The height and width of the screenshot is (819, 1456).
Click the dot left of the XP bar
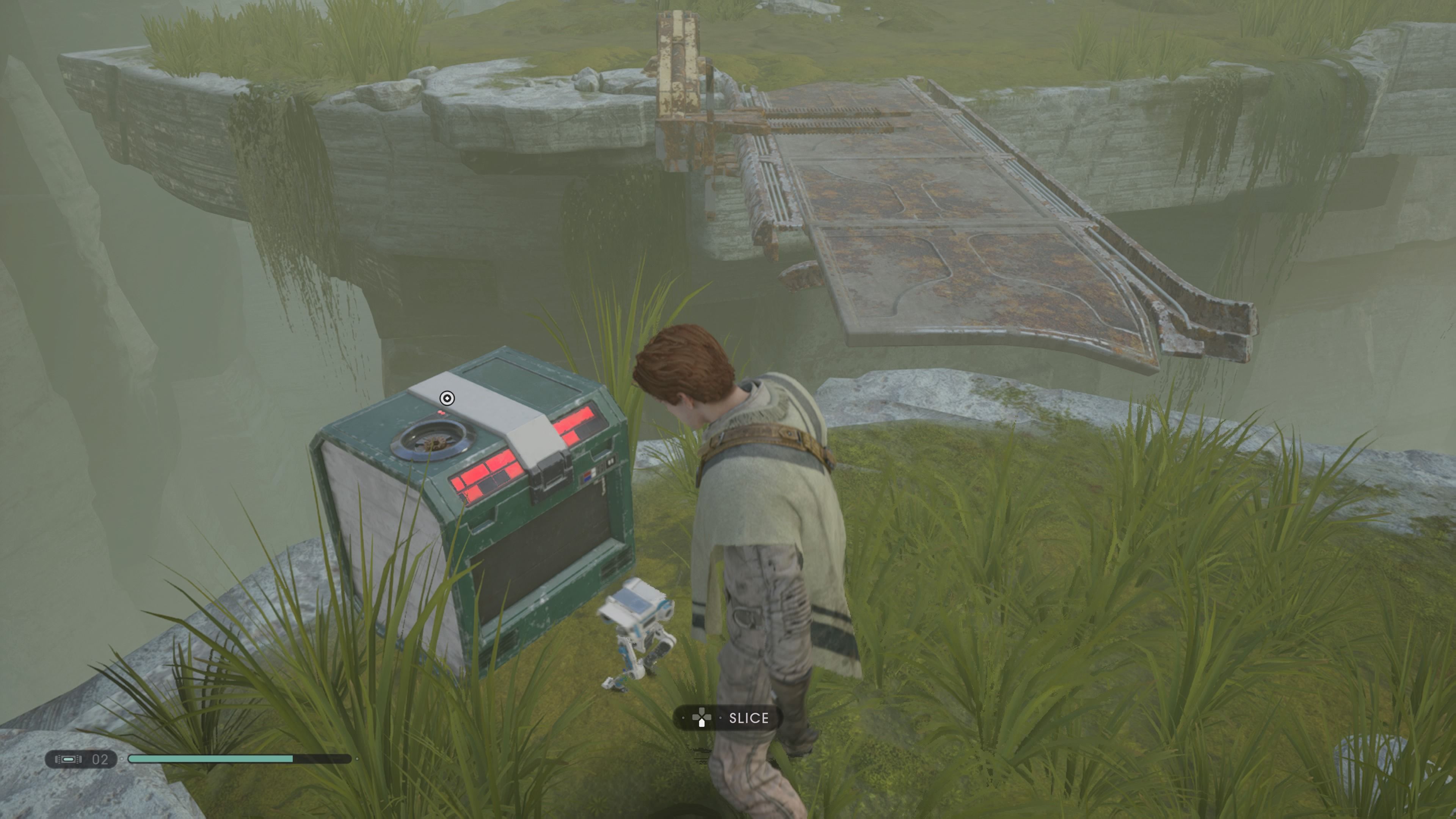[x=121, y=759]
